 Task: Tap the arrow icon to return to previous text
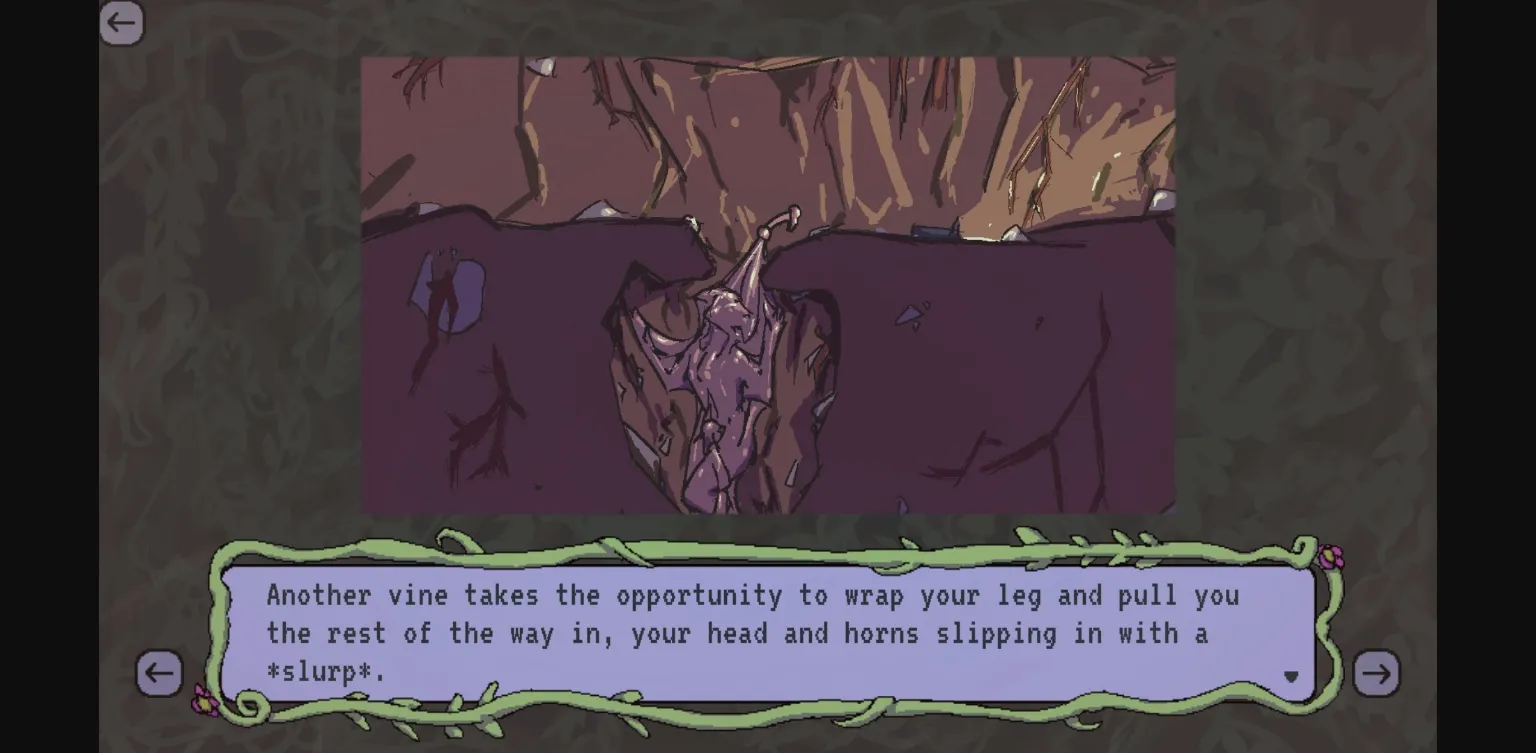[x=159, y=674]
